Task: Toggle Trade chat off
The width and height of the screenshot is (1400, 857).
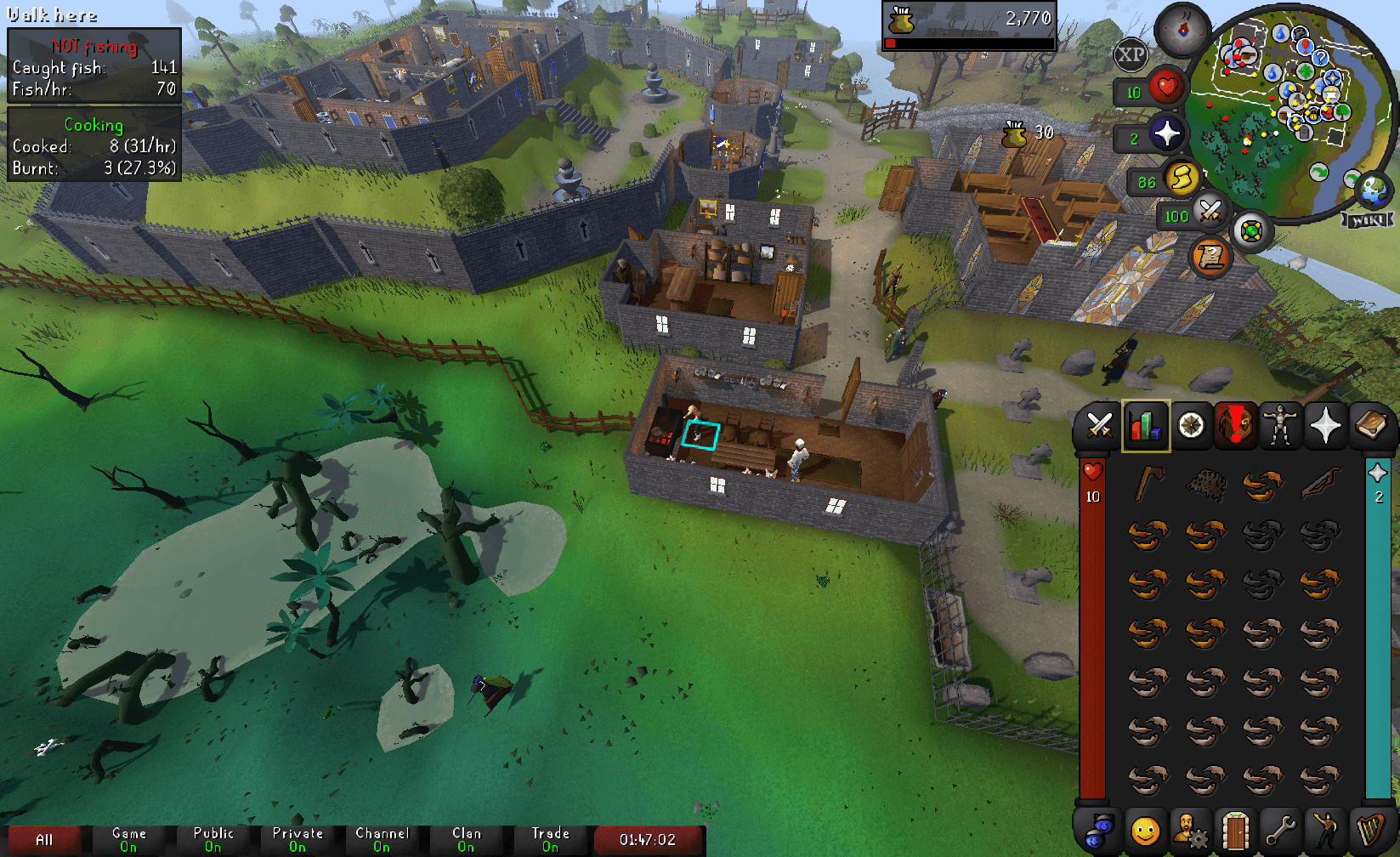Action: coord(549,840)
